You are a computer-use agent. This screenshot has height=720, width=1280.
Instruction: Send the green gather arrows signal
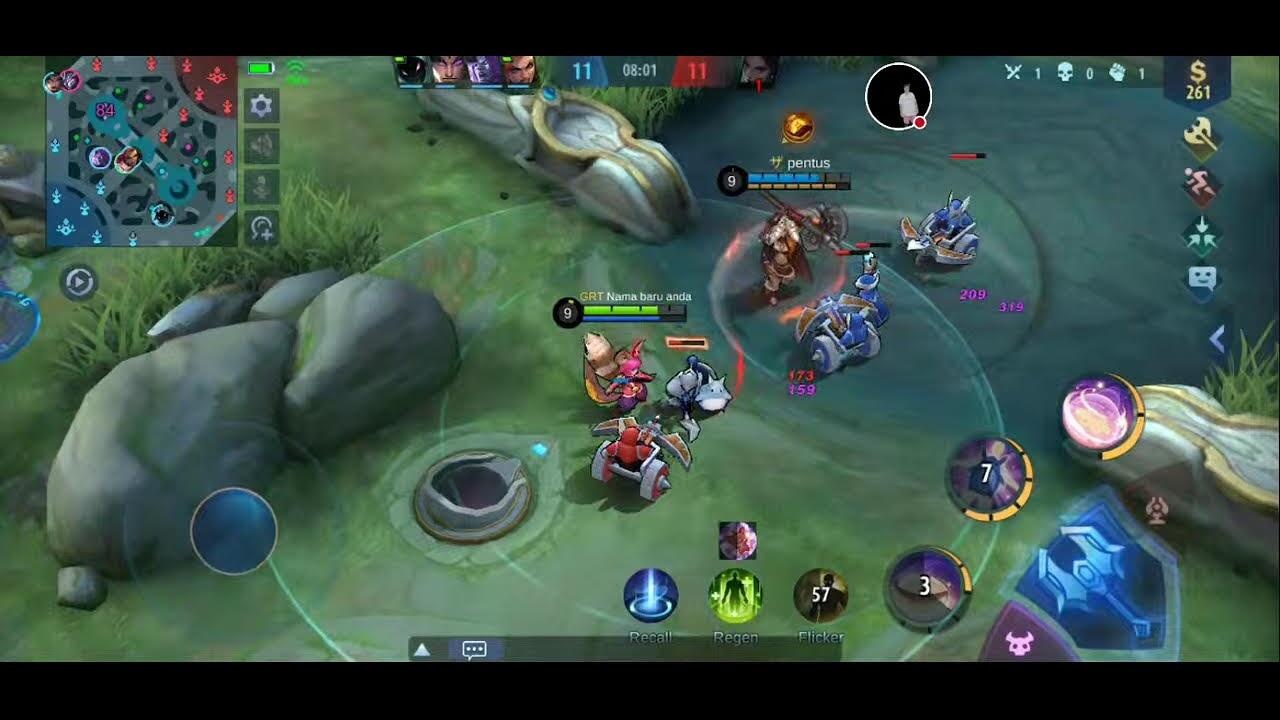point(1201,235)
